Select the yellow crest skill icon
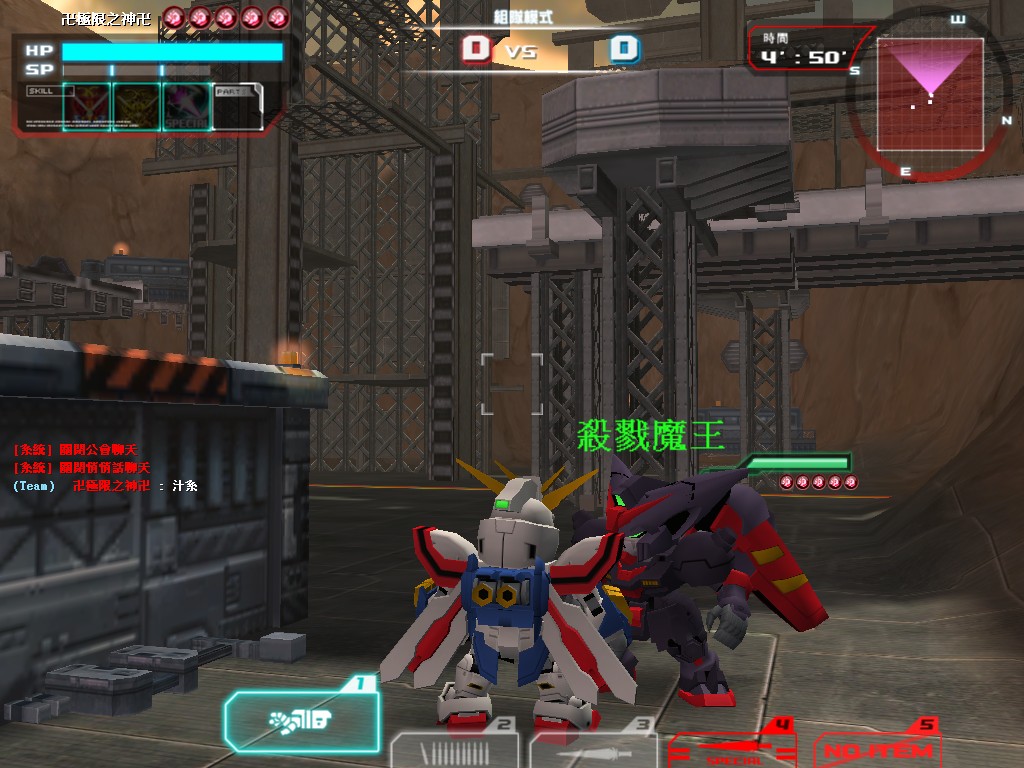 (136, 106)
